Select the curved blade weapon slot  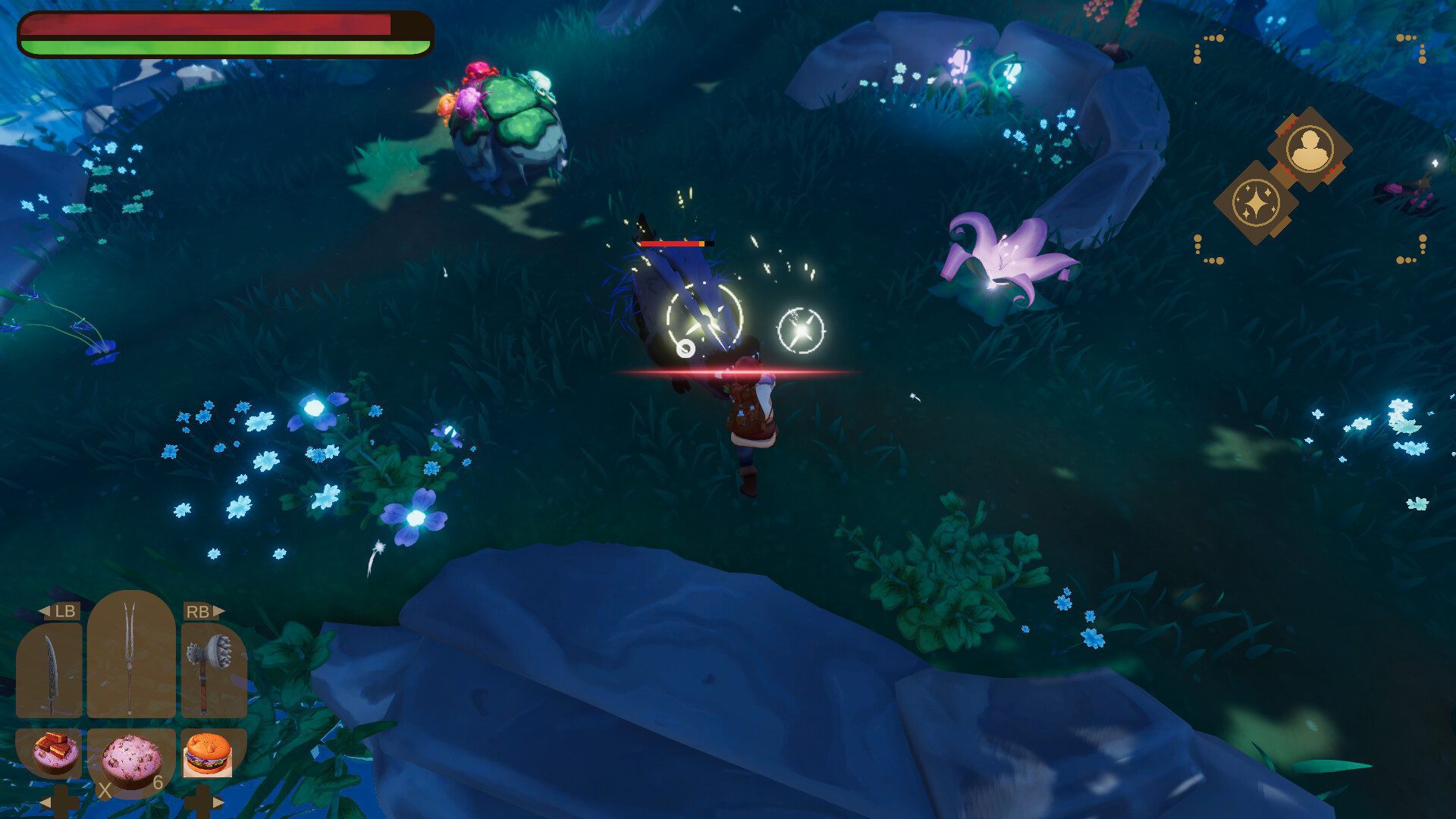coord(49,672)
